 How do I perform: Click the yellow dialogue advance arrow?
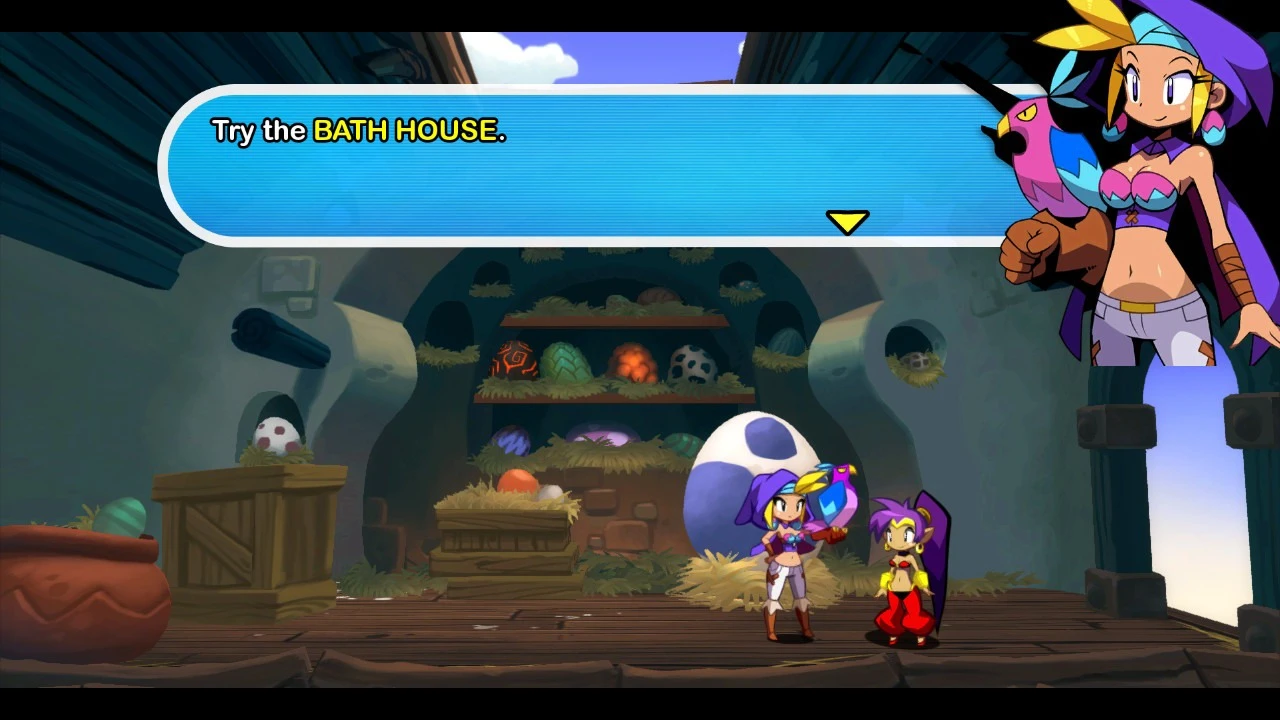[x=849, y=220]
